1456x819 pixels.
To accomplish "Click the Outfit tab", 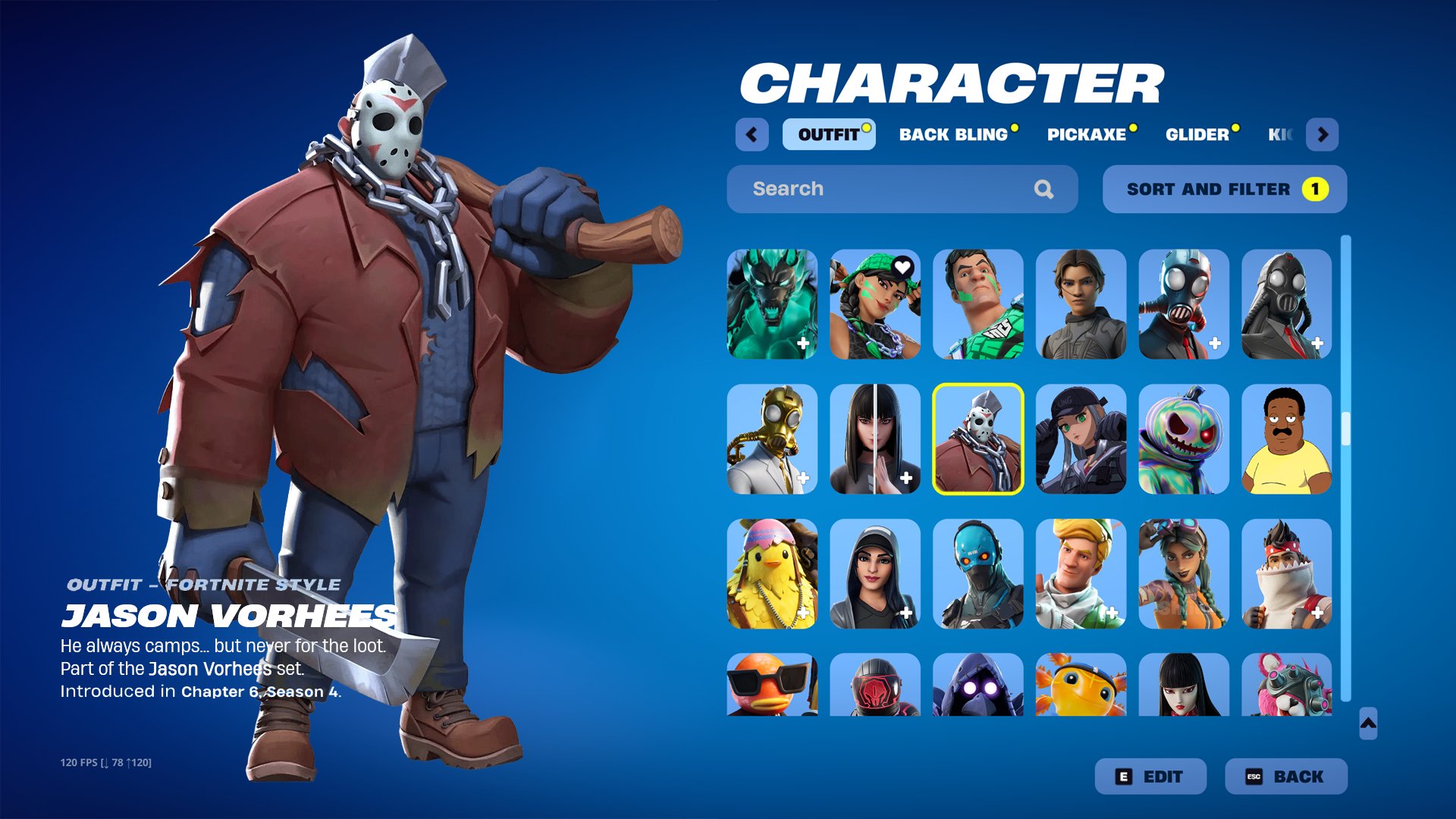I will 829,135.
